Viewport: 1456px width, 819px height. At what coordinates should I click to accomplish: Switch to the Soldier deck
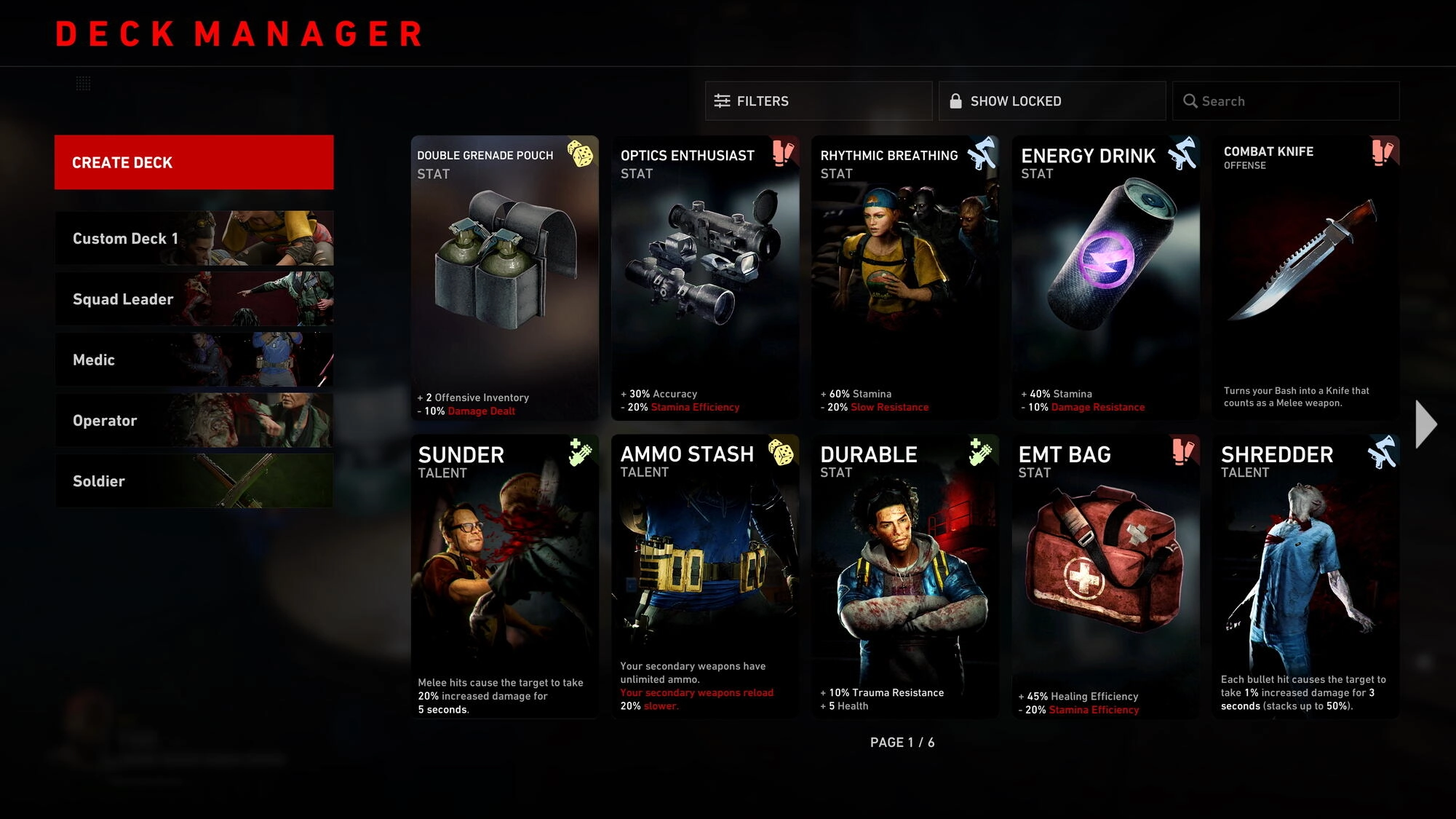194,480
